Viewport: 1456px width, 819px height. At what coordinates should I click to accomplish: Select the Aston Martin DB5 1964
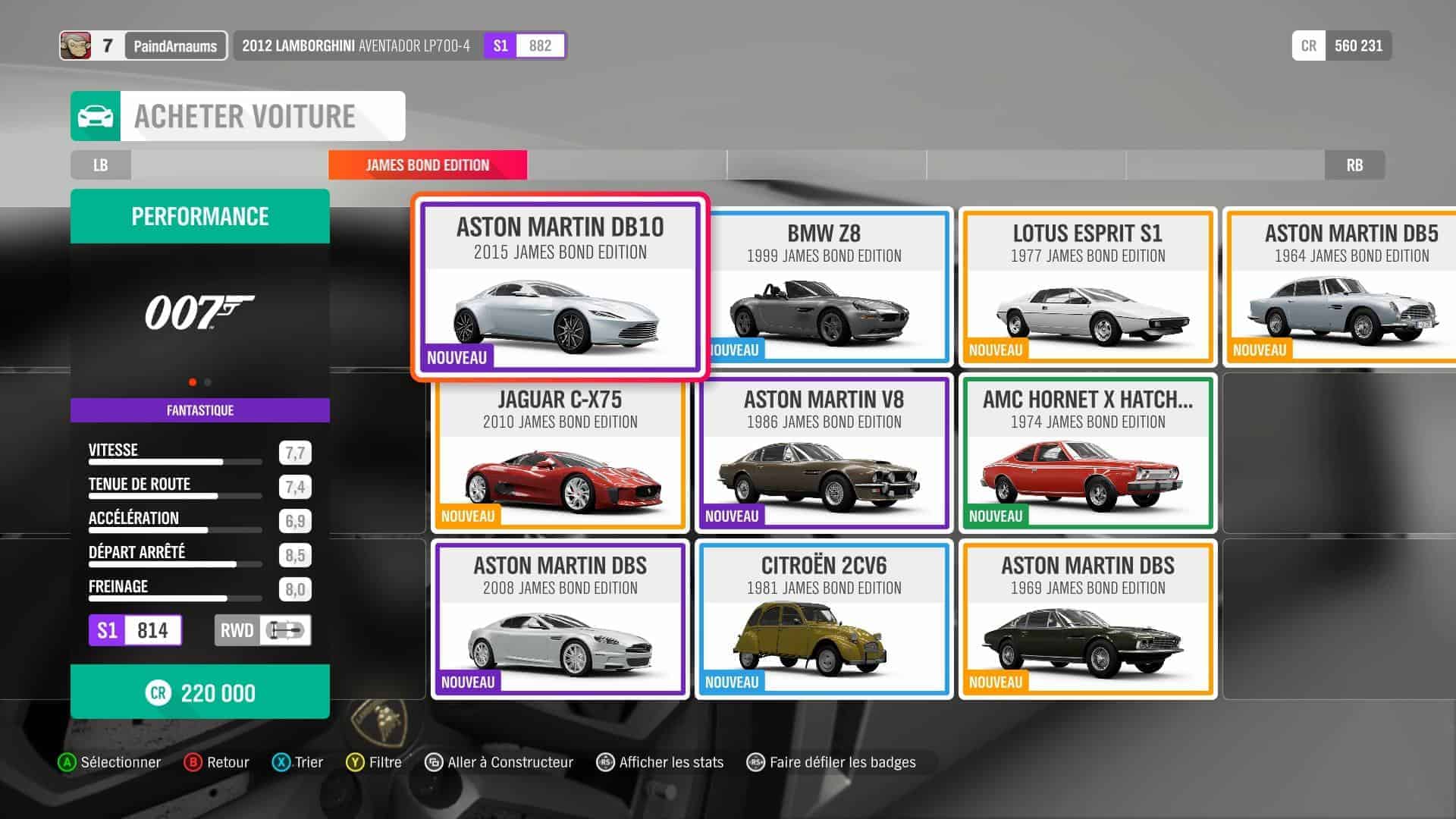[x=1342, y=287]
